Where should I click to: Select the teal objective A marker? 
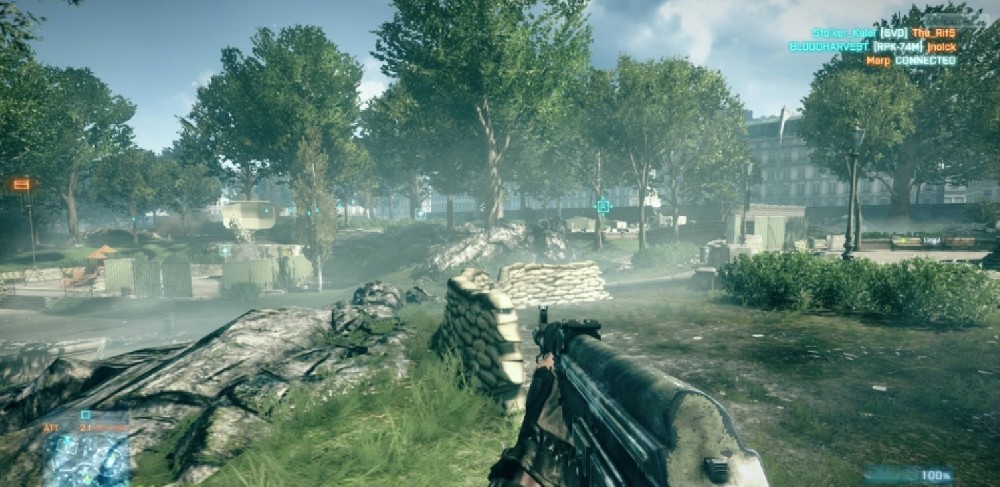(603, 206)
